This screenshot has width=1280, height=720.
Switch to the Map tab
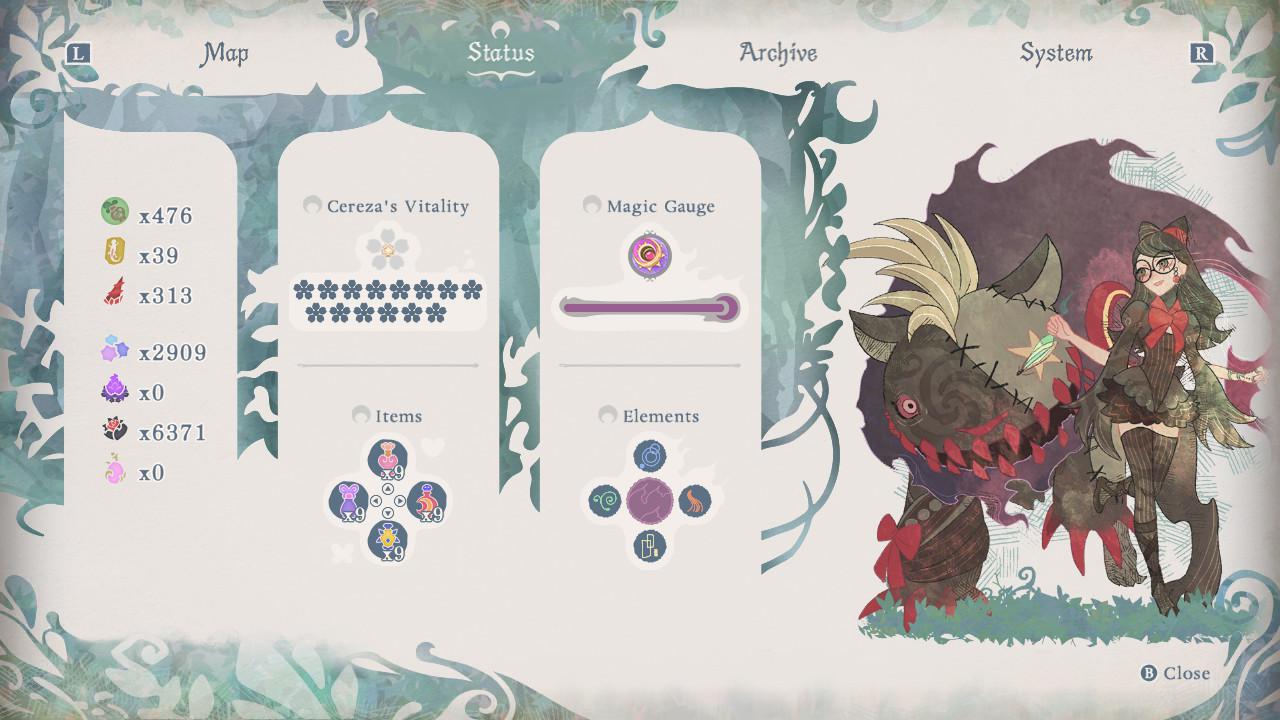tap(225, 53)
